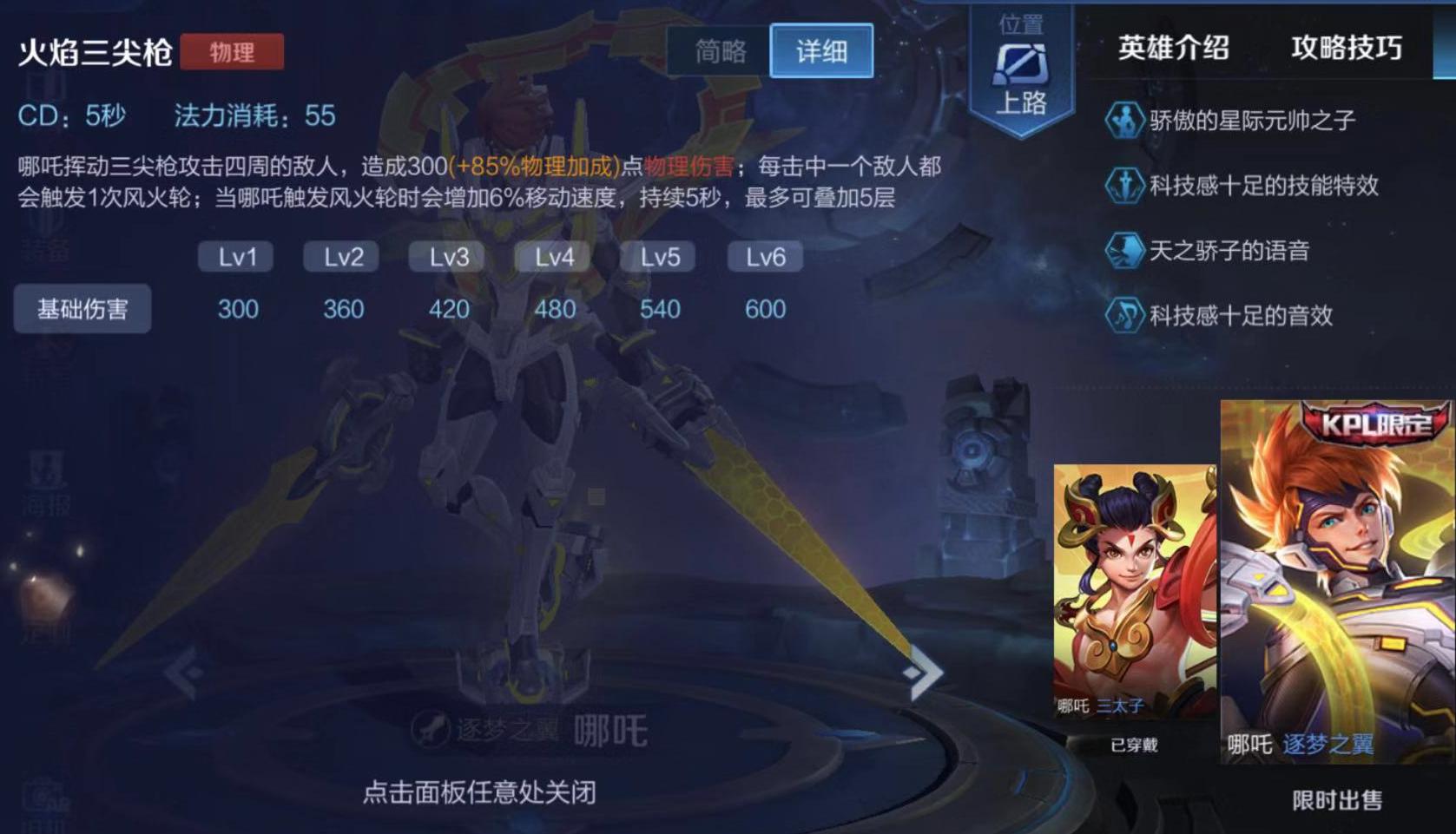Open the 攻略技巧 tab
The width and height of the screenshot is (1456, 834).
click(x=1345, y=49)
